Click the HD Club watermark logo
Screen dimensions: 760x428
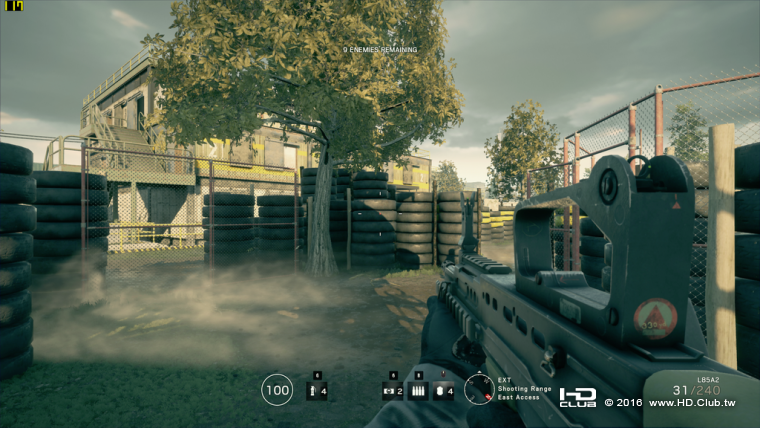(577, 397)
